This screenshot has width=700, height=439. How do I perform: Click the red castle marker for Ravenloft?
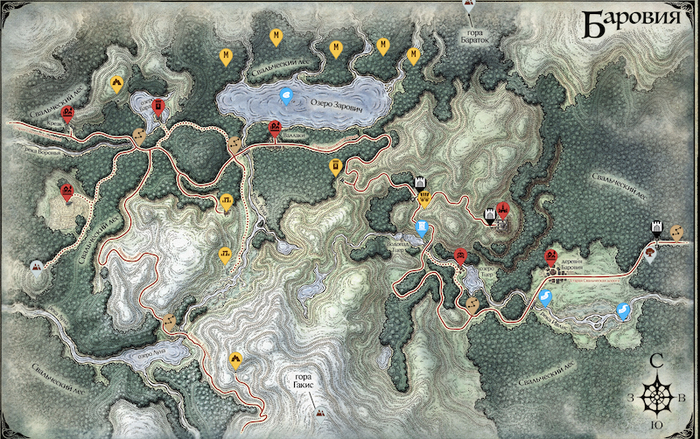point(503,209)
